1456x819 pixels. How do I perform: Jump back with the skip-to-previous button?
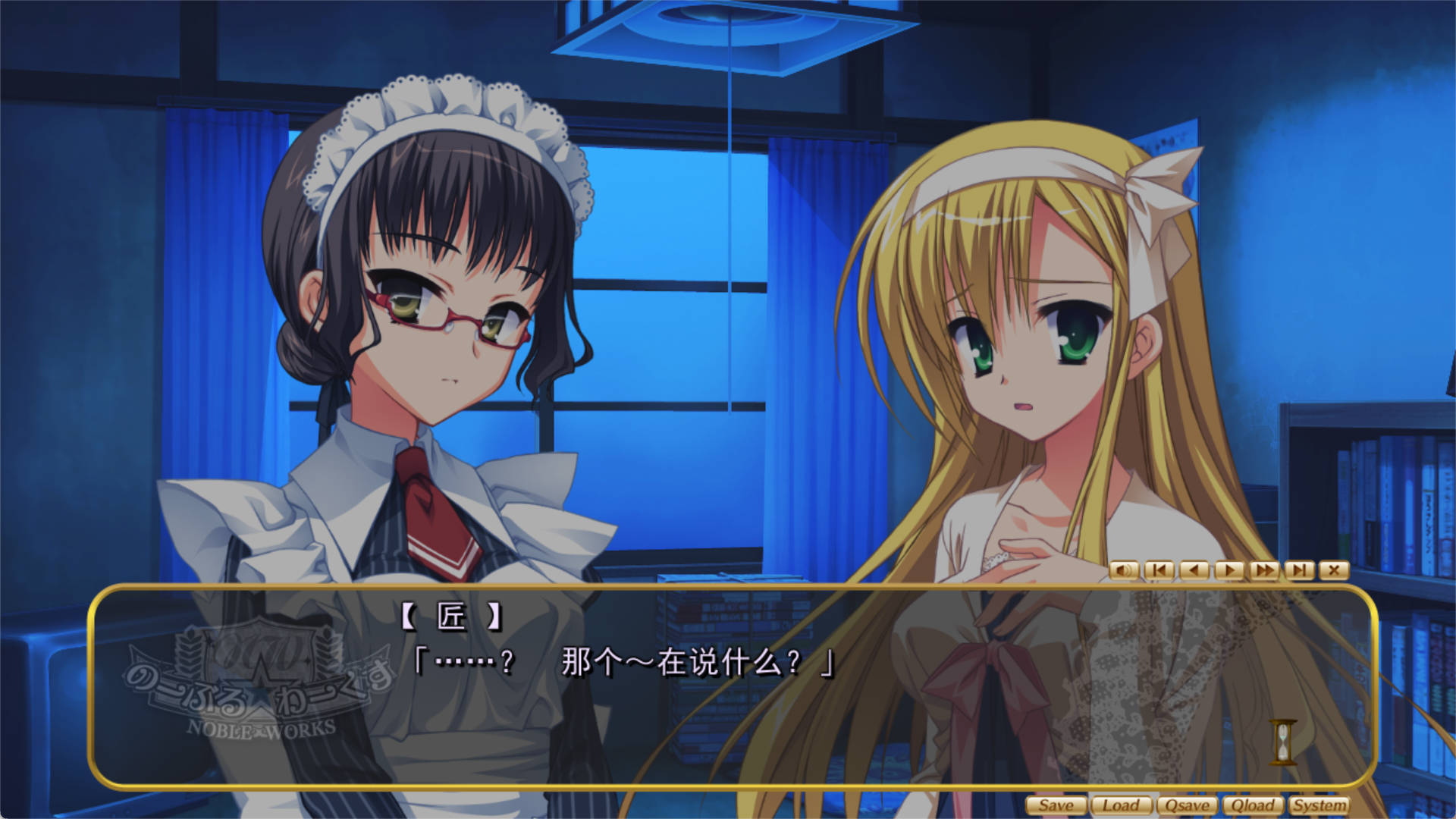click(1159, 570)
